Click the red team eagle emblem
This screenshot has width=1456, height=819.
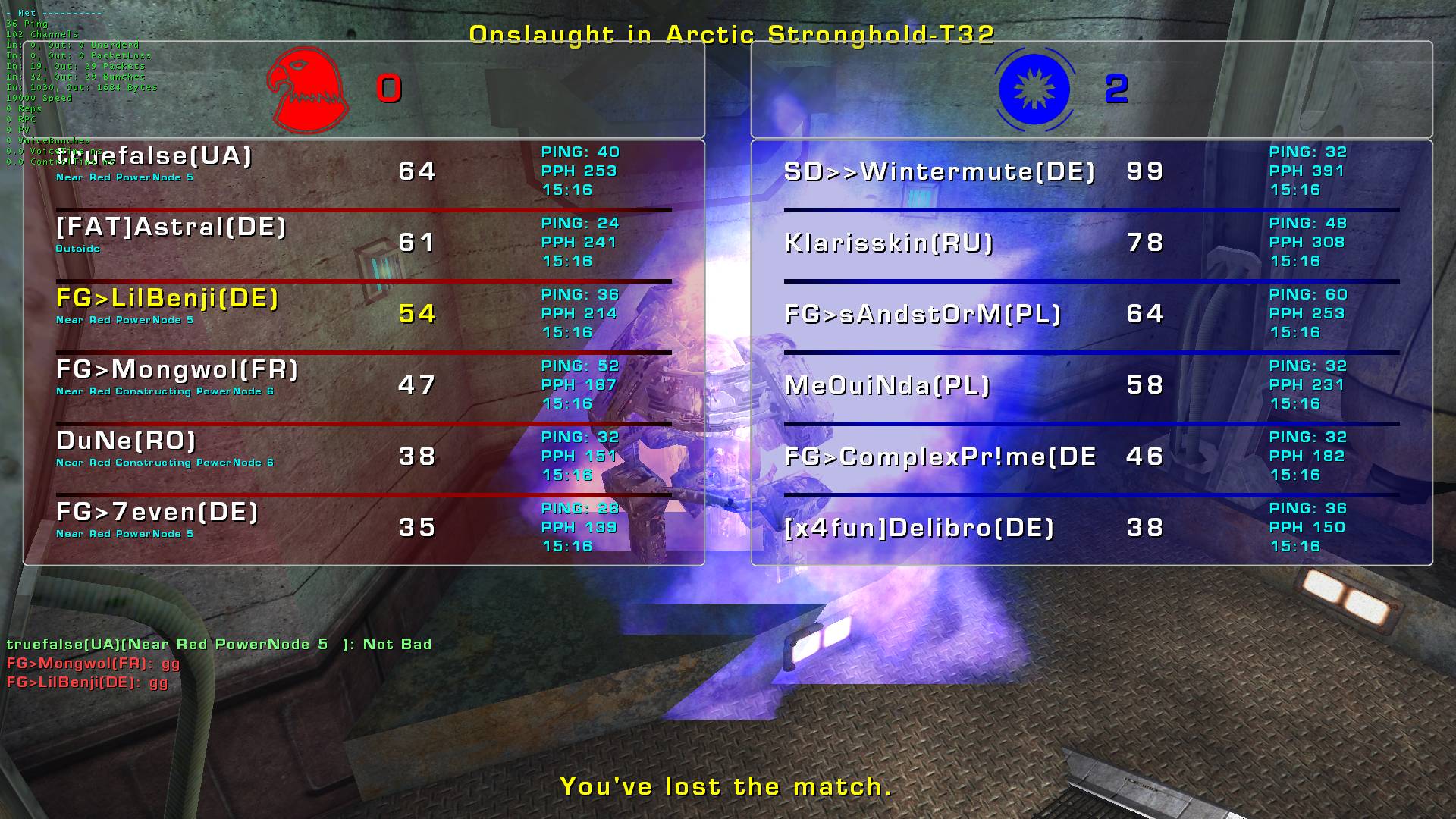click(x=308, y=89)
